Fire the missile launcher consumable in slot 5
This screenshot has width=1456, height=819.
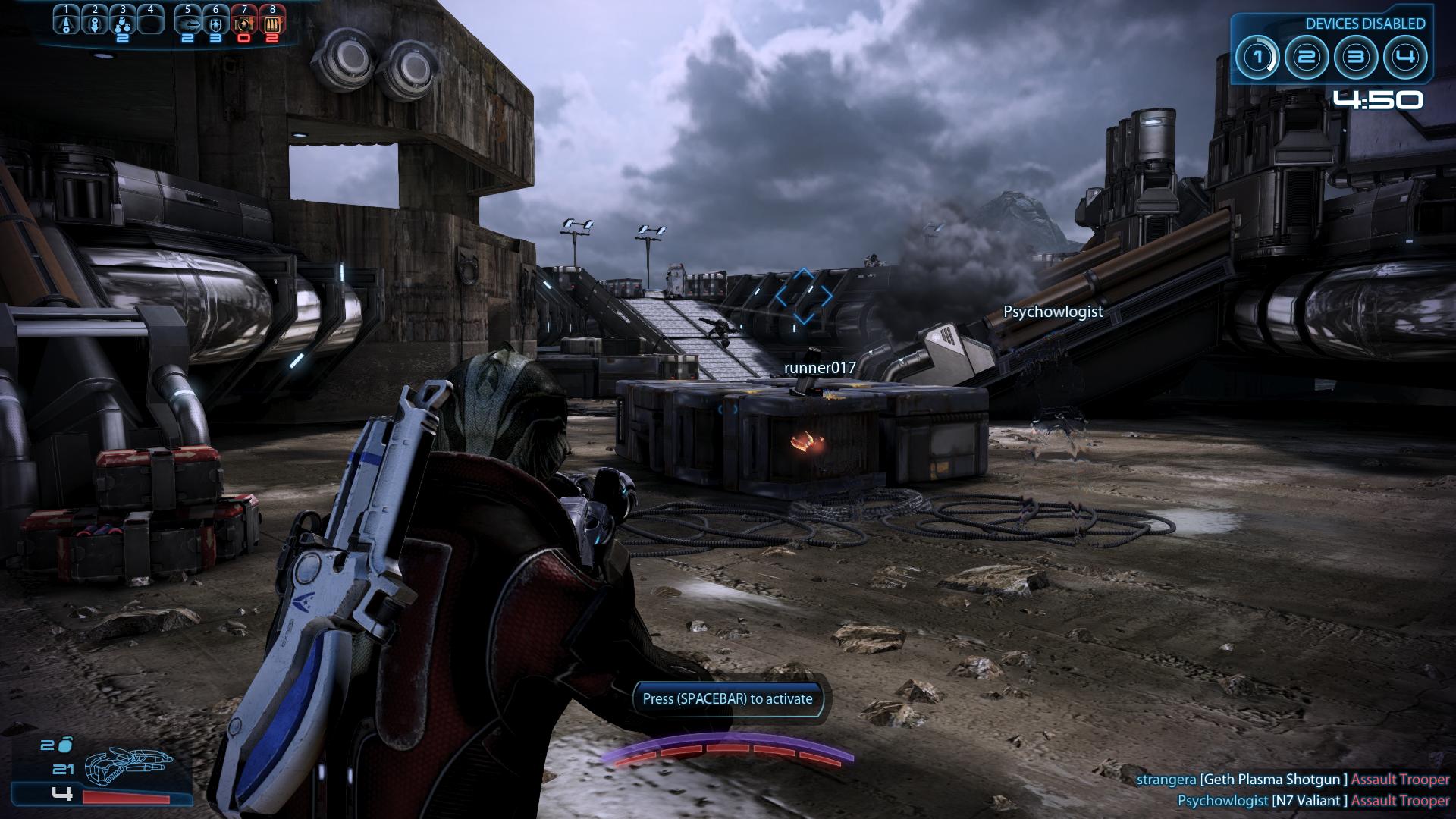(188, 23)
